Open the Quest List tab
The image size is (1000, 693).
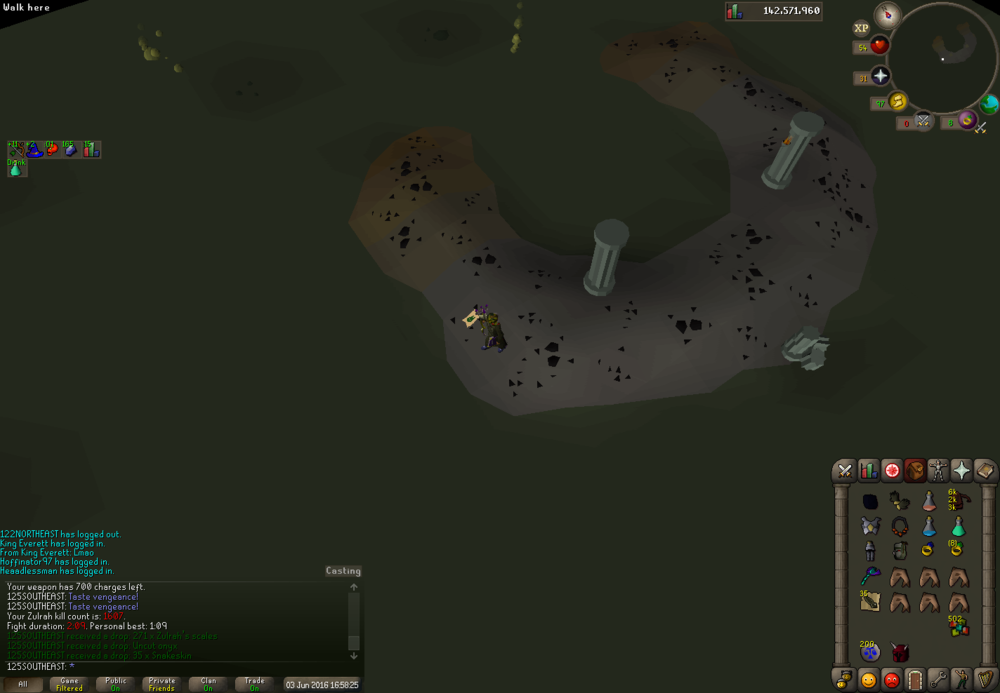891,471
